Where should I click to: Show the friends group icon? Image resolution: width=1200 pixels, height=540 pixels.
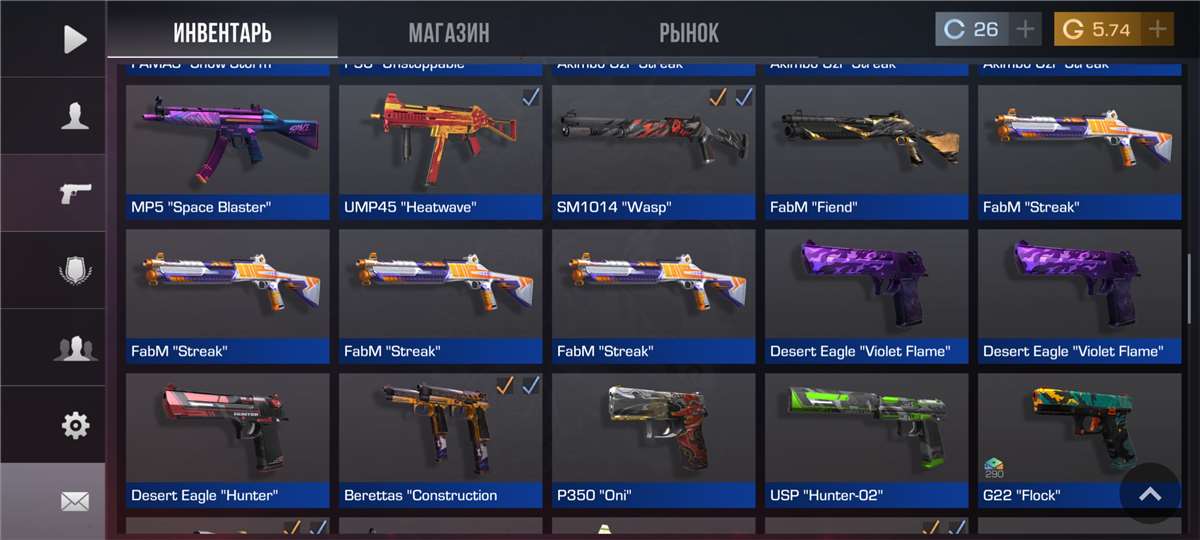point(75,348)
